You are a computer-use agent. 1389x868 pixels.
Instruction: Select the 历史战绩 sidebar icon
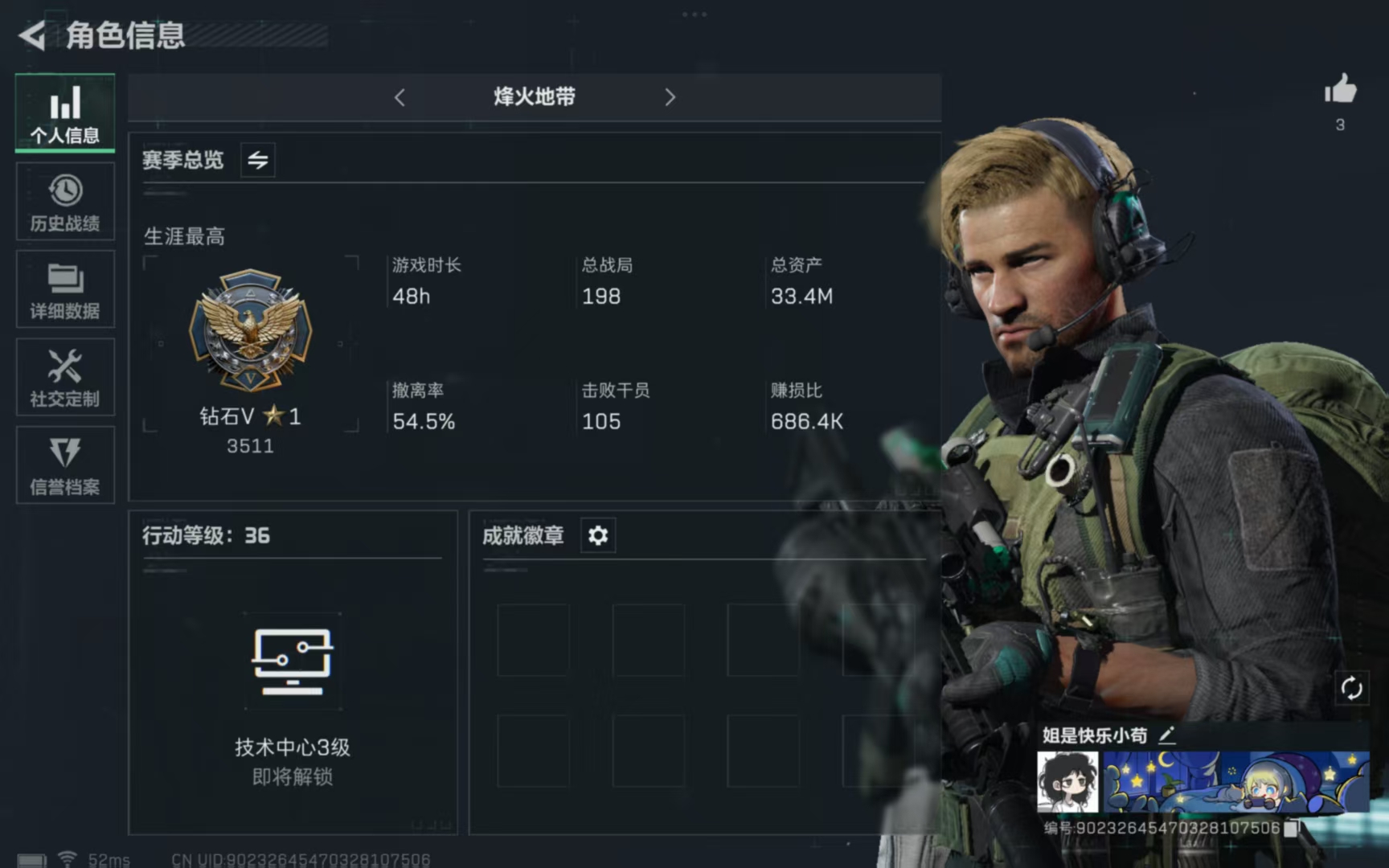(64, 201)
